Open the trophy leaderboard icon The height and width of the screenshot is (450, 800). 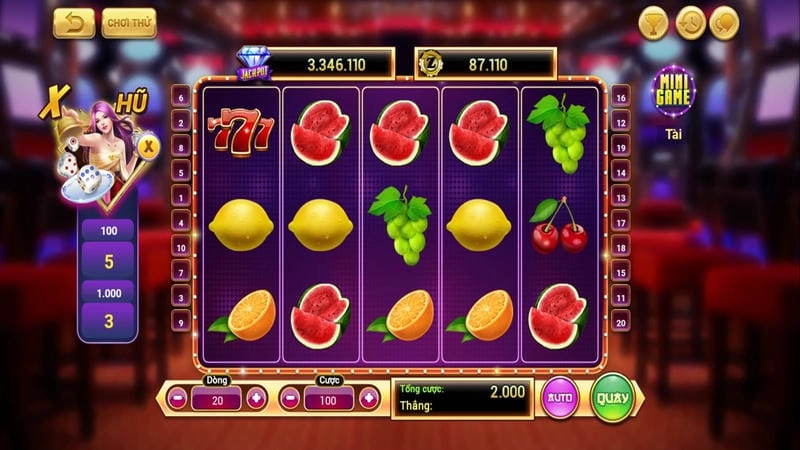653,22
